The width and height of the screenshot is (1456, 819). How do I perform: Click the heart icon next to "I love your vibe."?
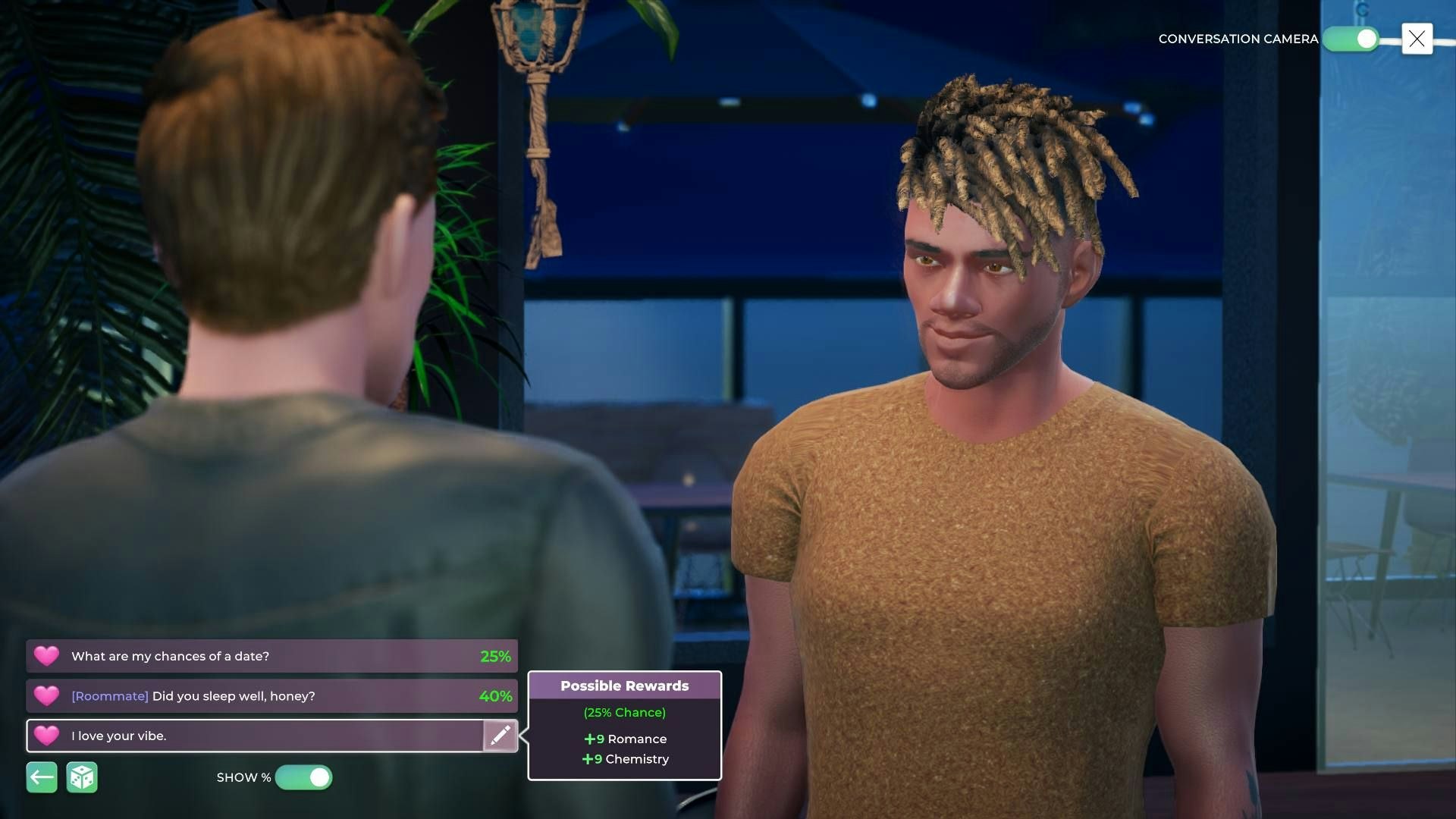point(47,736)
